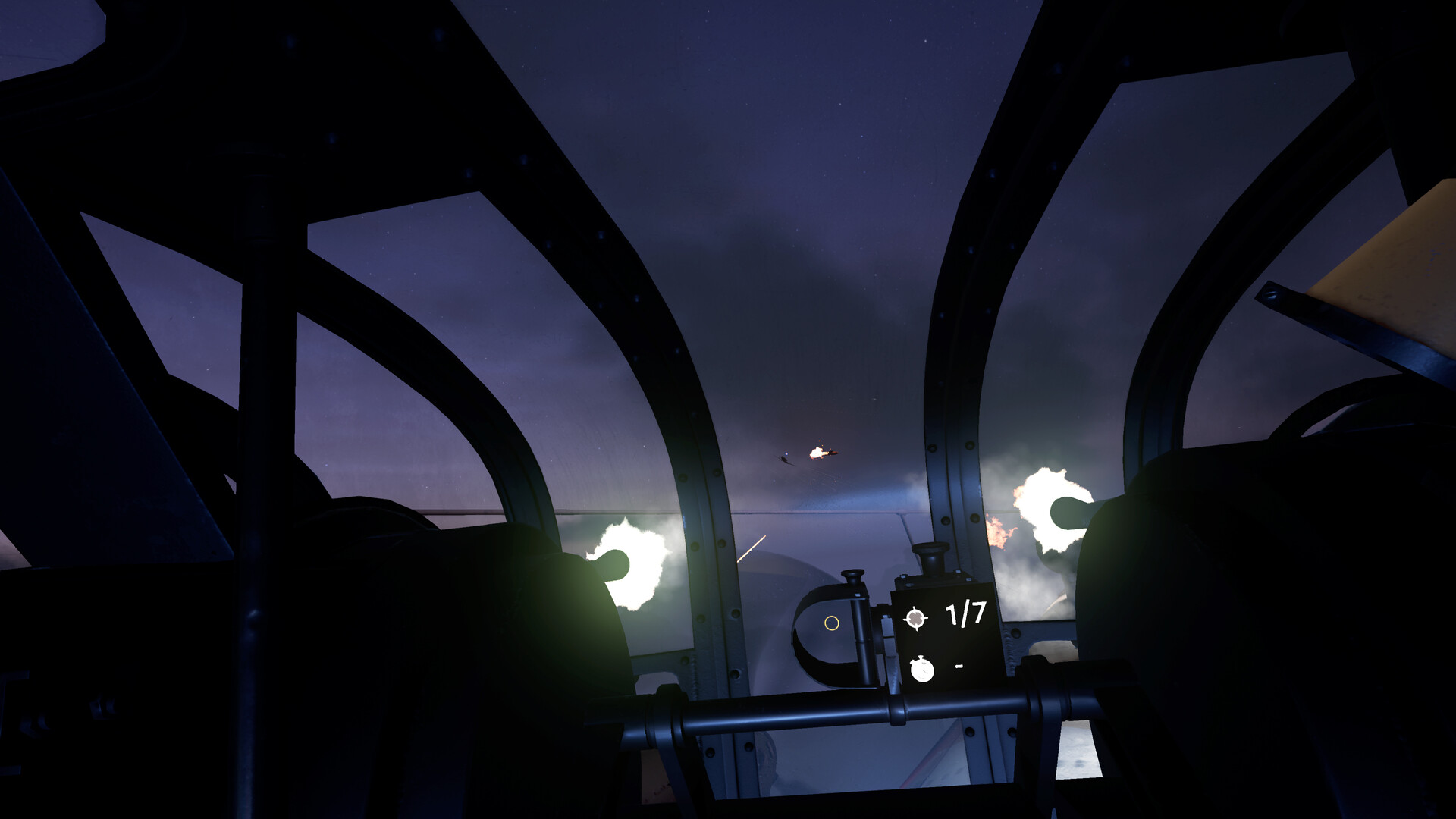Click the 1/7 enemy kill counter
Viewport: 1456px width, 819px height.
(x=964, y=613)
